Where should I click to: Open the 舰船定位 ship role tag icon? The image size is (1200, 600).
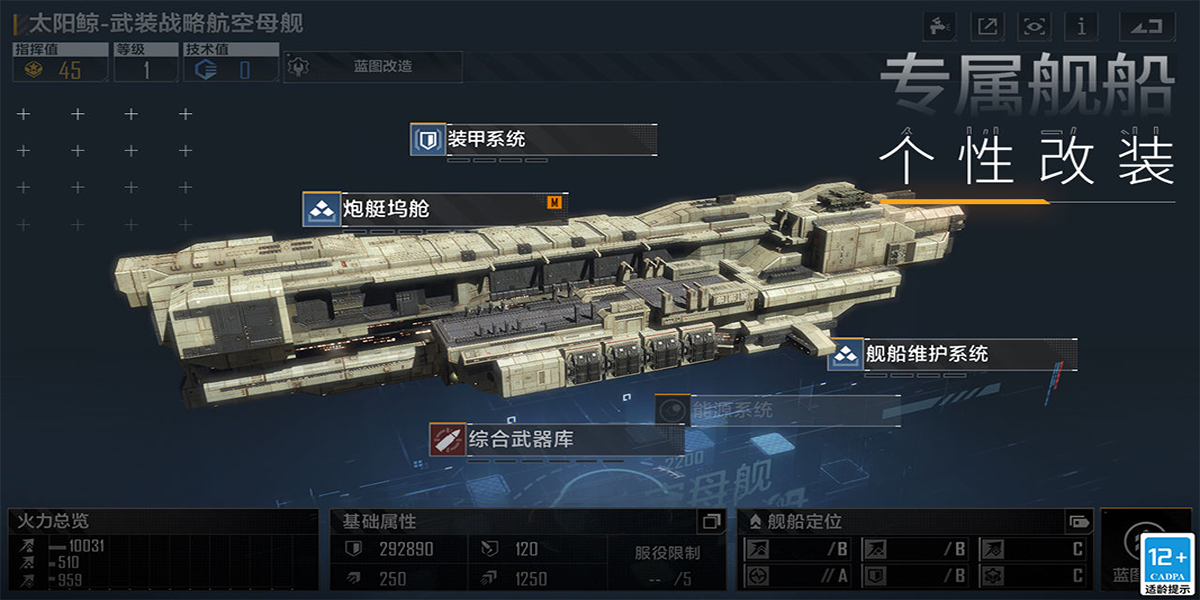(x=1078, y=521)
